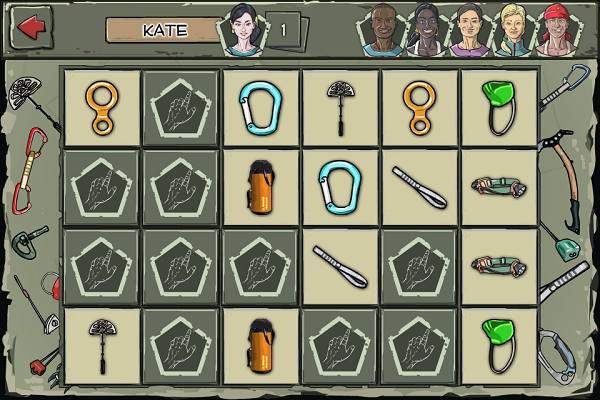Select the bald man's portrait
This screenshot has height=400, width=600.
click(x=381, y=32)
